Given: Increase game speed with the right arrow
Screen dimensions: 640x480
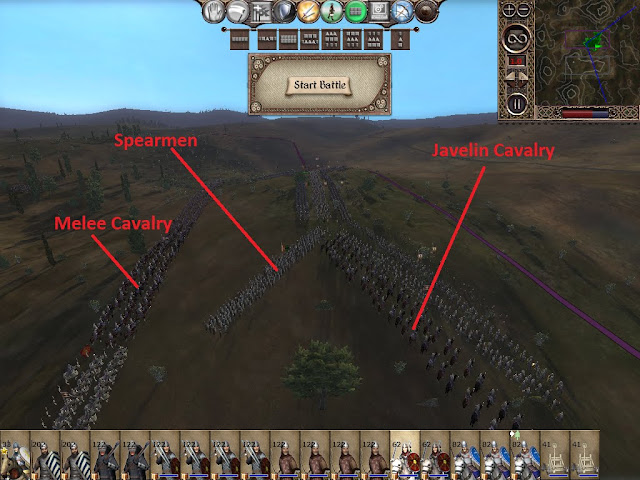Looking at the screenshot, I should [x=525, y=74].
